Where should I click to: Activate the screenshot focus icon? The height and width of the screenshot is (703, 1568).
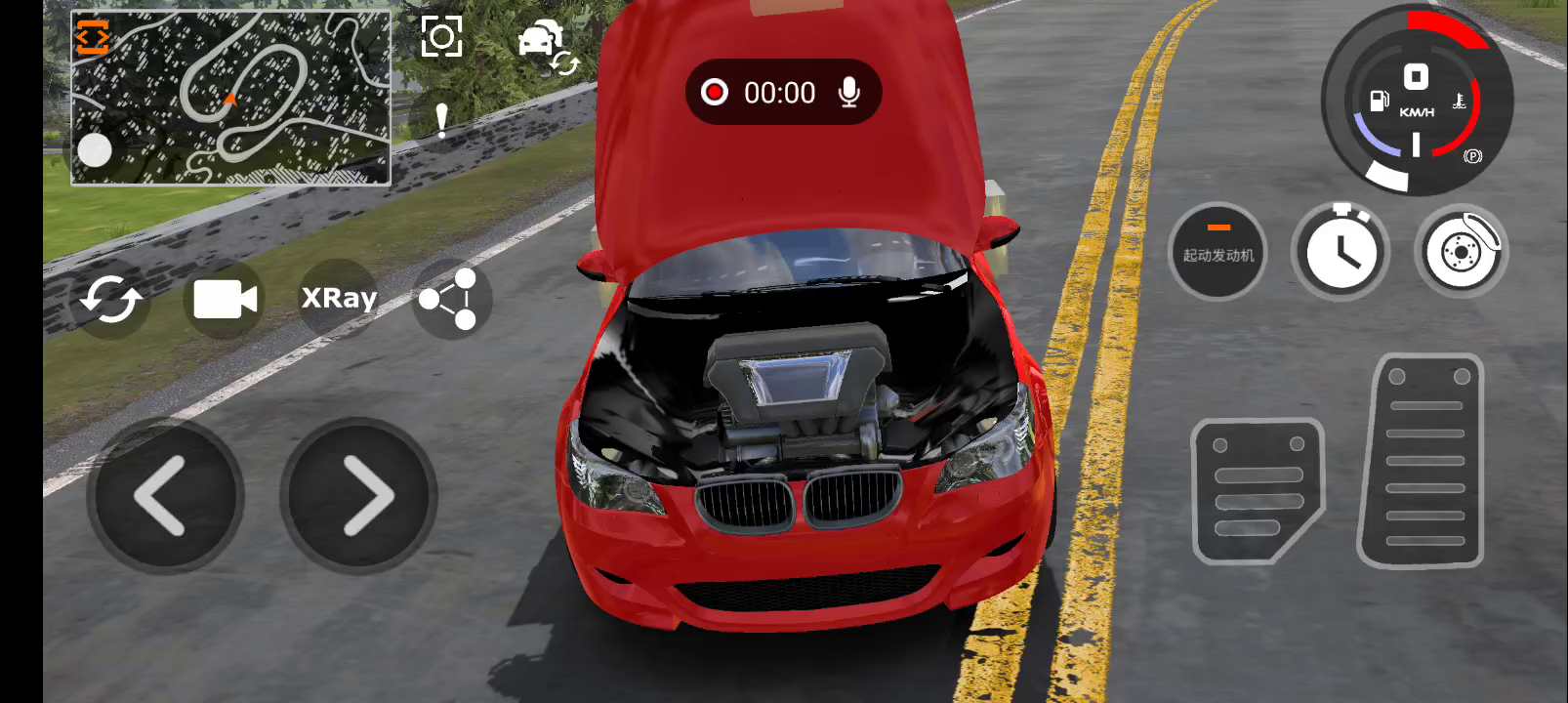[x=441, y=37]
